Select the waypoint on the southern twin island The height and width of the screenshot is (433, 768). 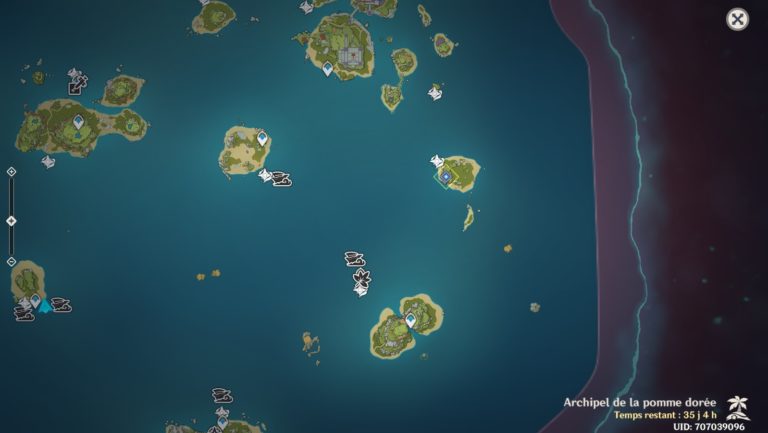click(x=410, y=320)
